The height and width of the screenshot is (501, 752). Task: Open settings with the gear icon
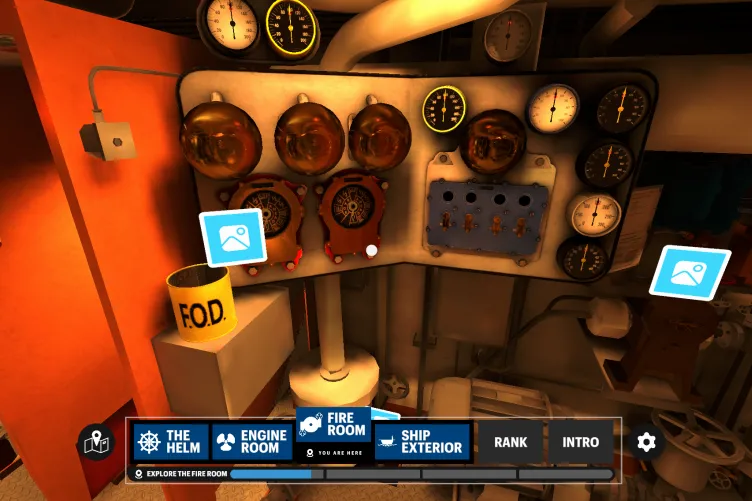[x=646, y=442]
